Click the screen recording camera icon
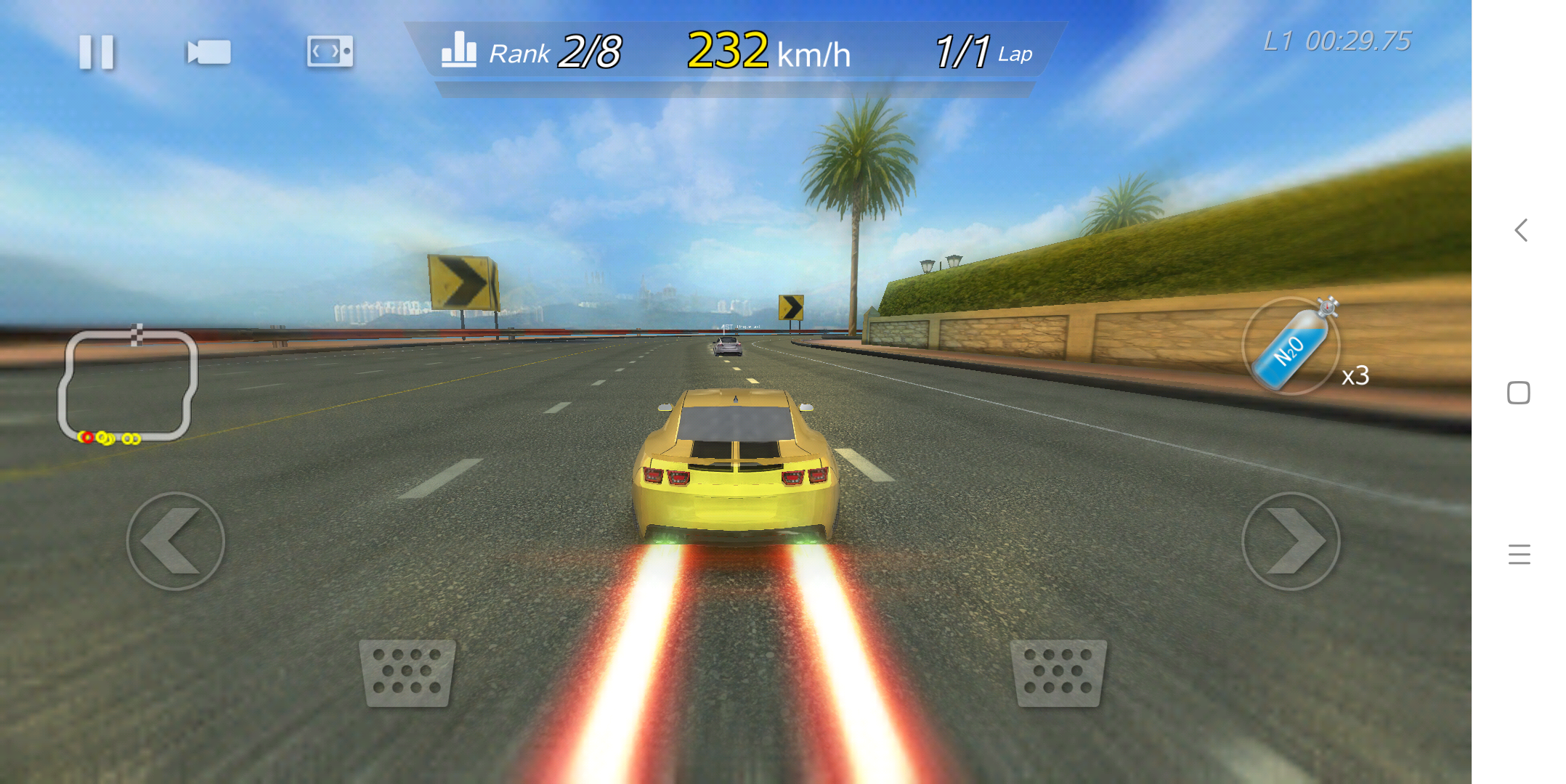Image resolution: width=1566 pixels, height=784 pixels. [207, 52]
